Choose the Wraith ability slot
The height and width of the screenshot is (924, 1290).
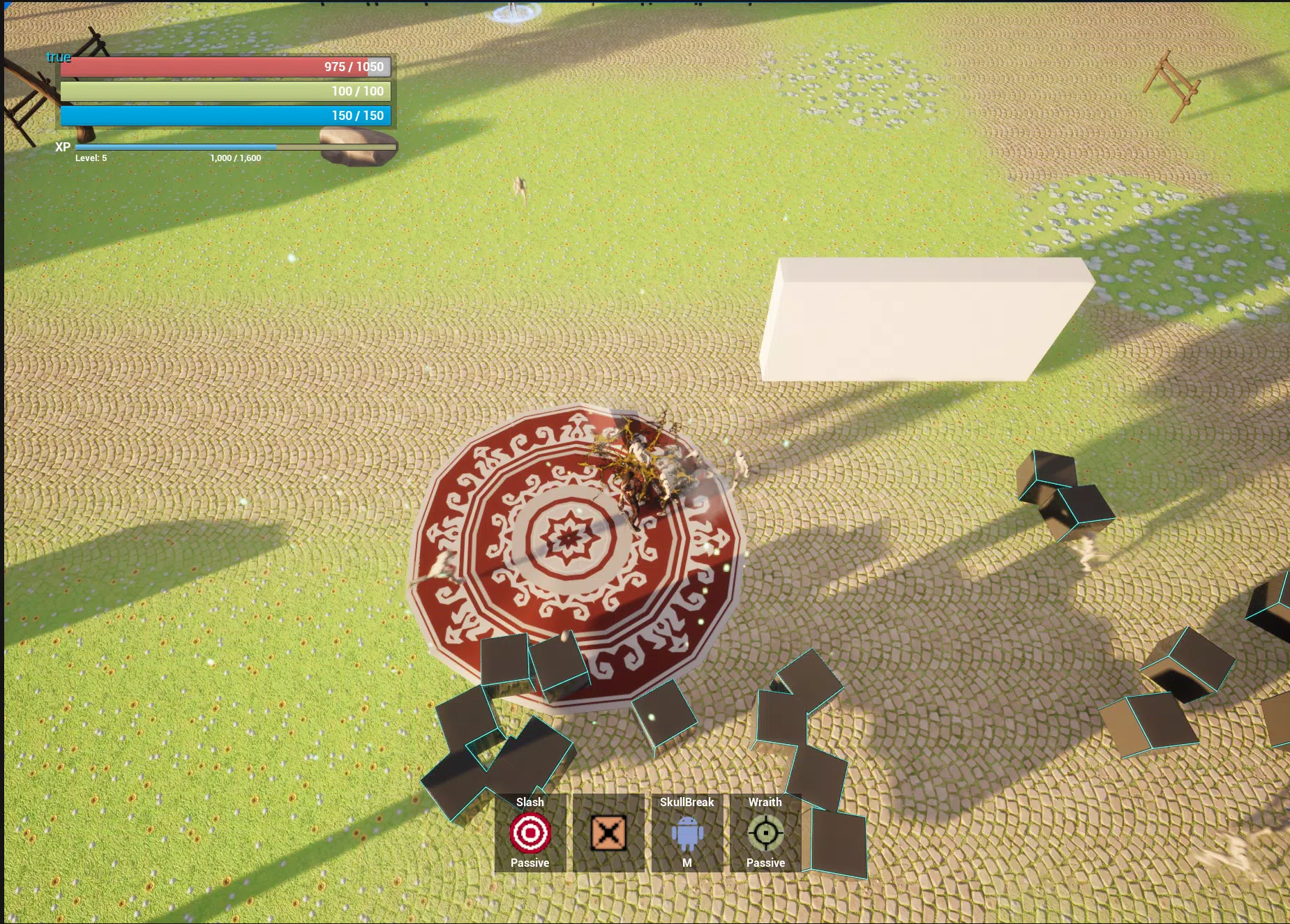(765, 833)
